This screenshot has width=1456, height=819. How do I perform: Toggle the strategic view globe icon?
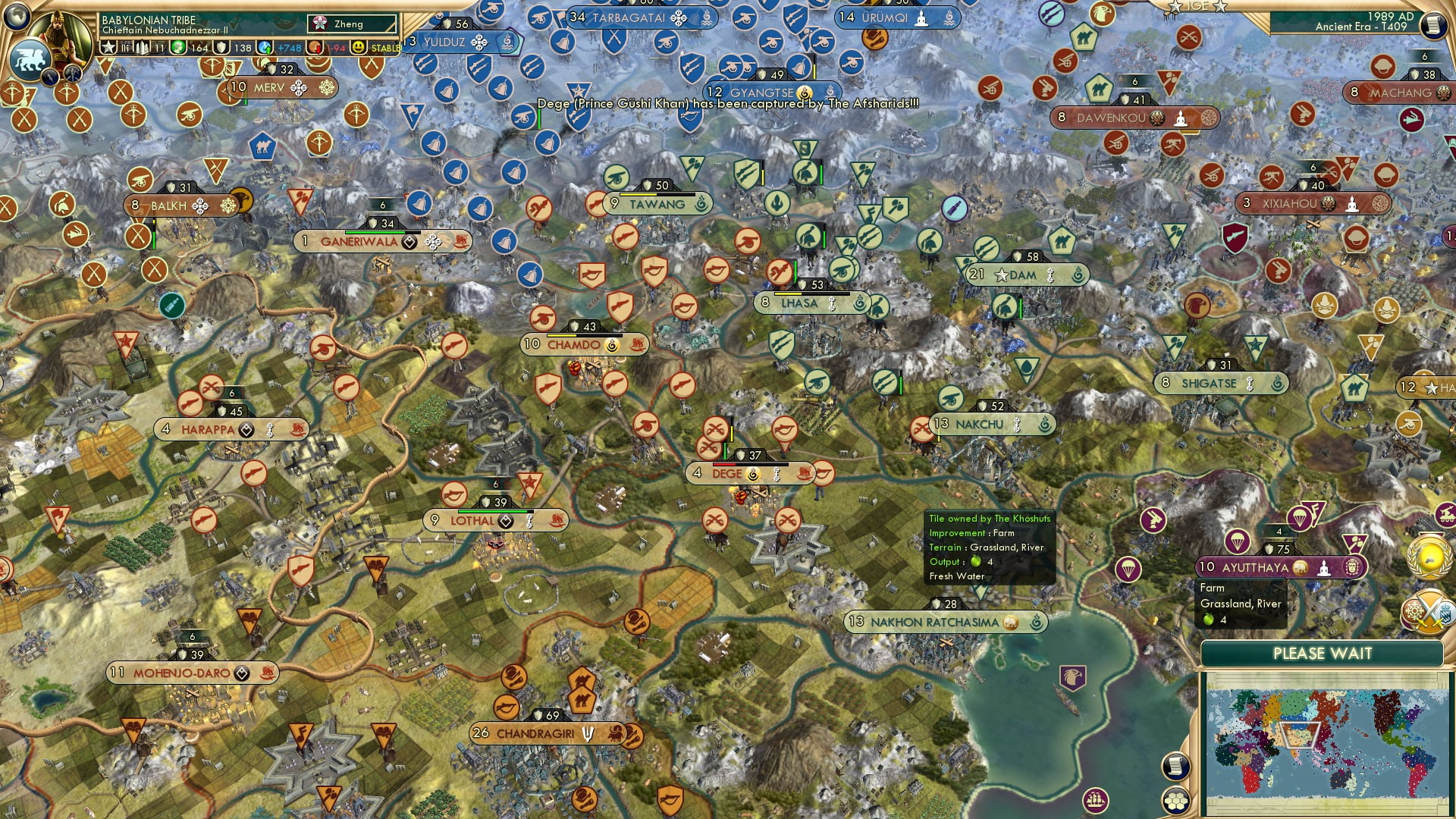click(16, 16)
